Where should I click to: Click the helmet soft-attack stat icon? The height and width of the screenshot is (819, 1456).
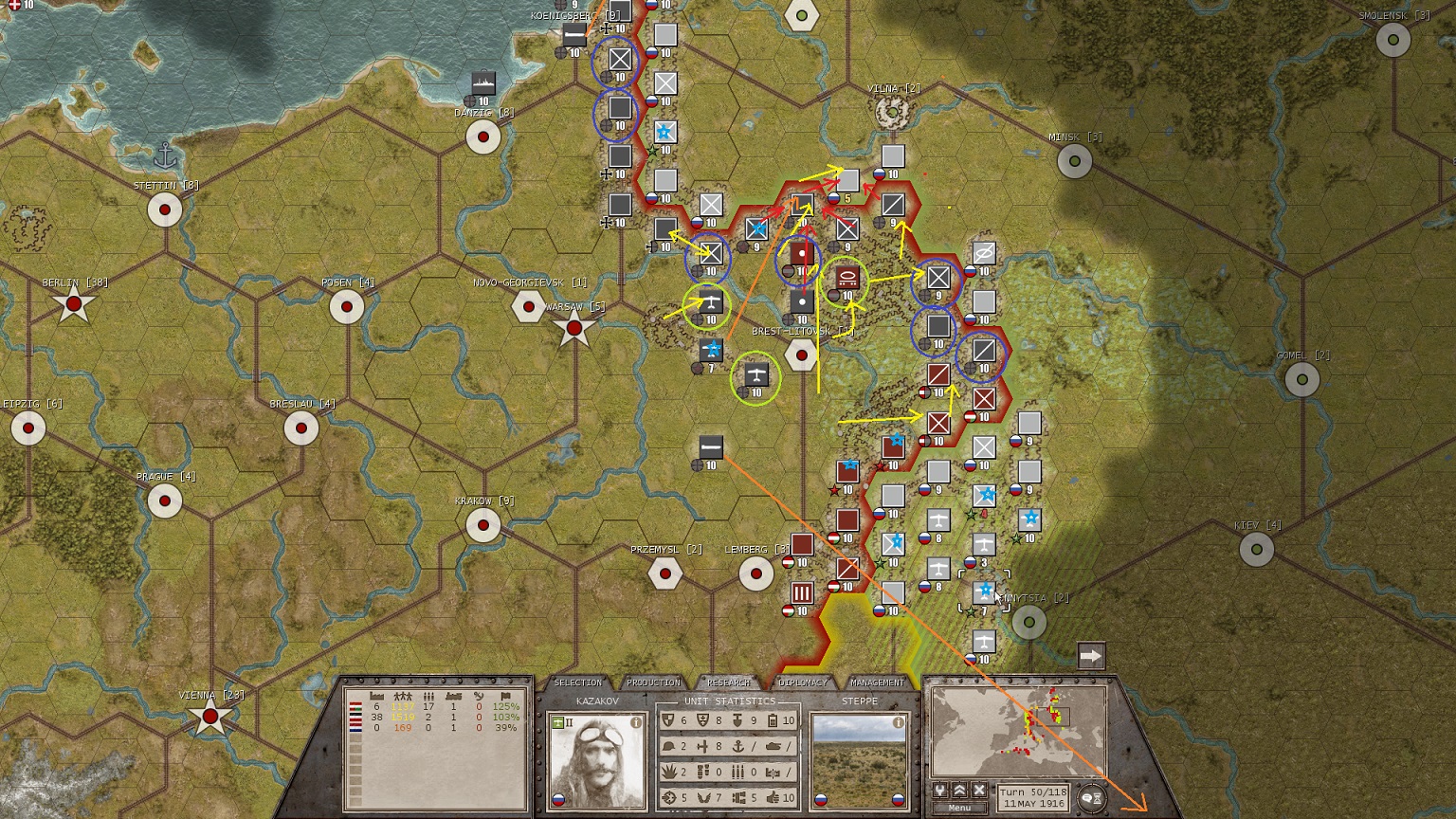pos(669,747)
